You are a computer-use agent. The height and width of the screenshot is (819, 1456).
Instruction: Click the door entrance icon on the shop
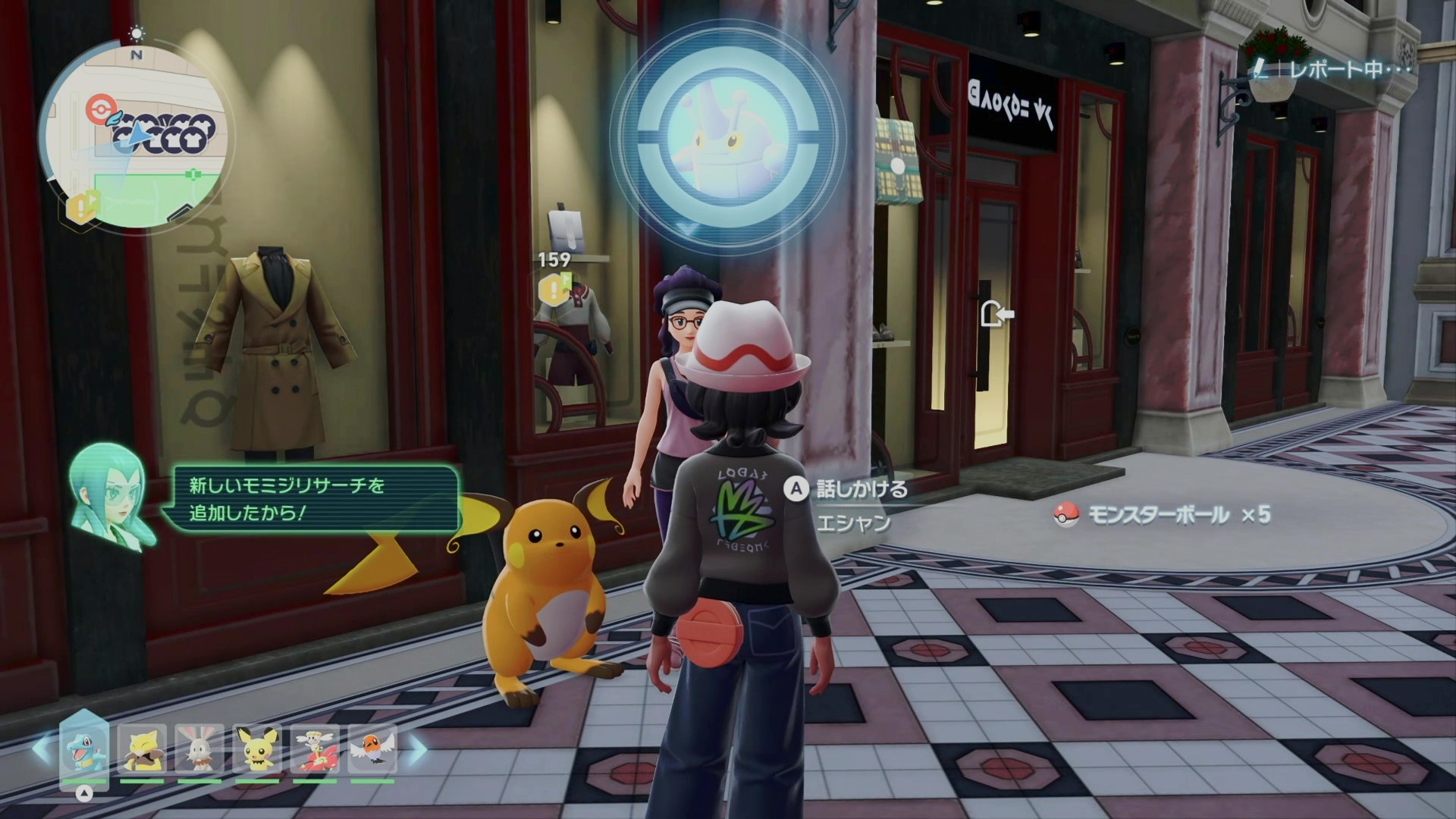pyautogui.click(x=996, y=313)
